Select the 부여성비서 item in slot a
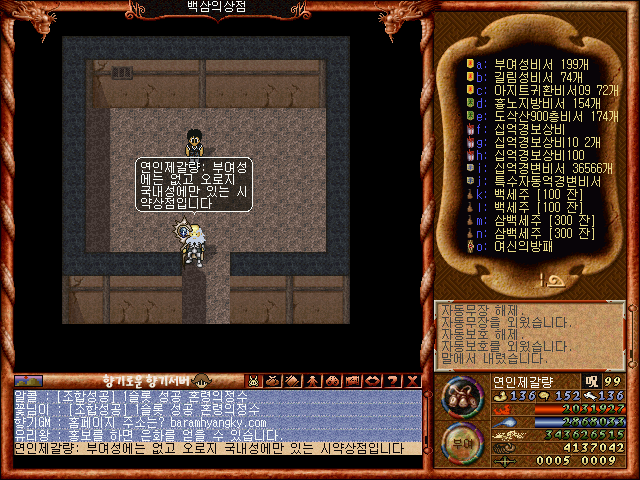The width and height of the screenshot is (640, 480). 532,63
